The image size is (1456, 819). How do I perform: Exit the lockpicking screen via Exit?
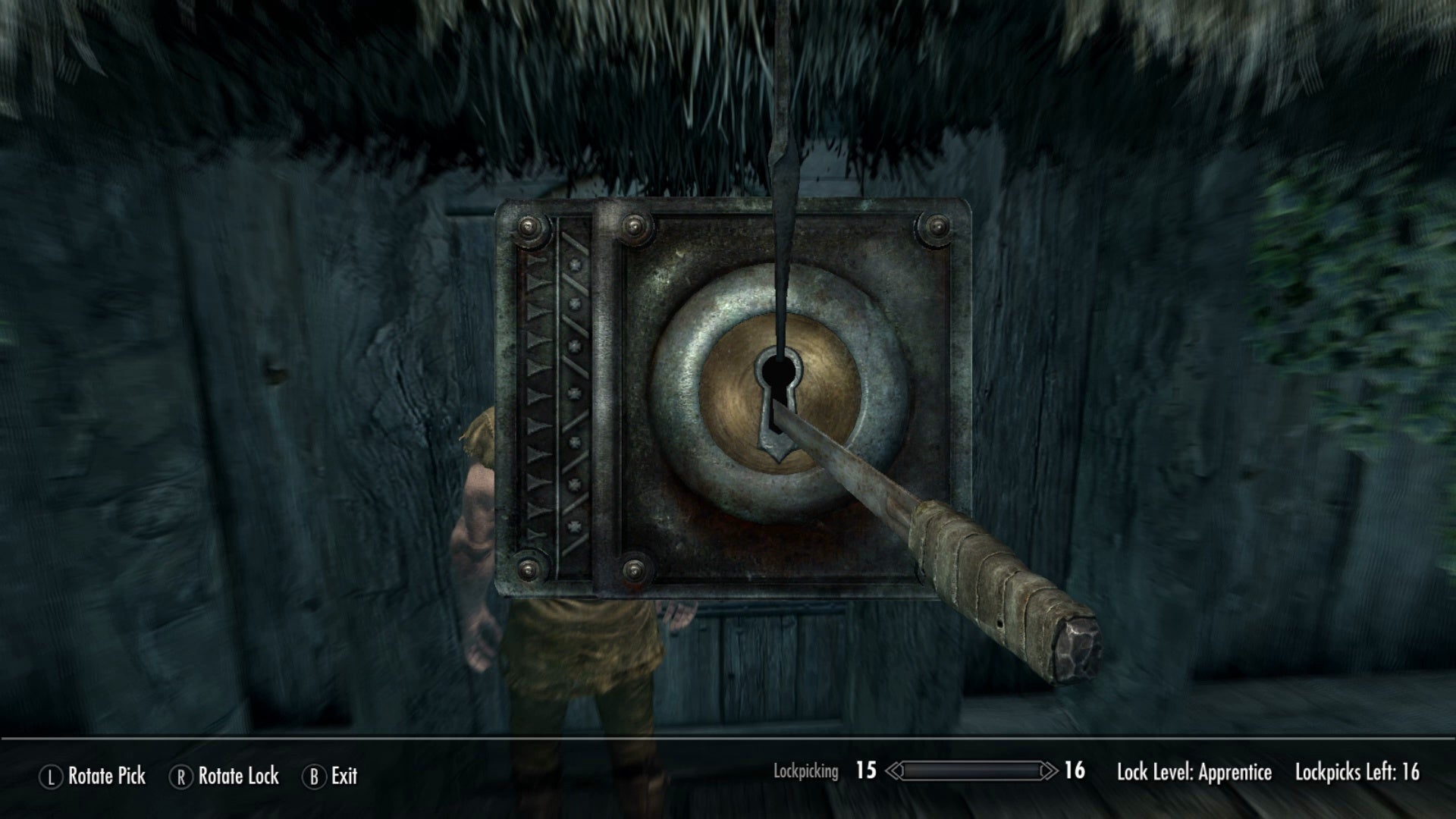343,777
